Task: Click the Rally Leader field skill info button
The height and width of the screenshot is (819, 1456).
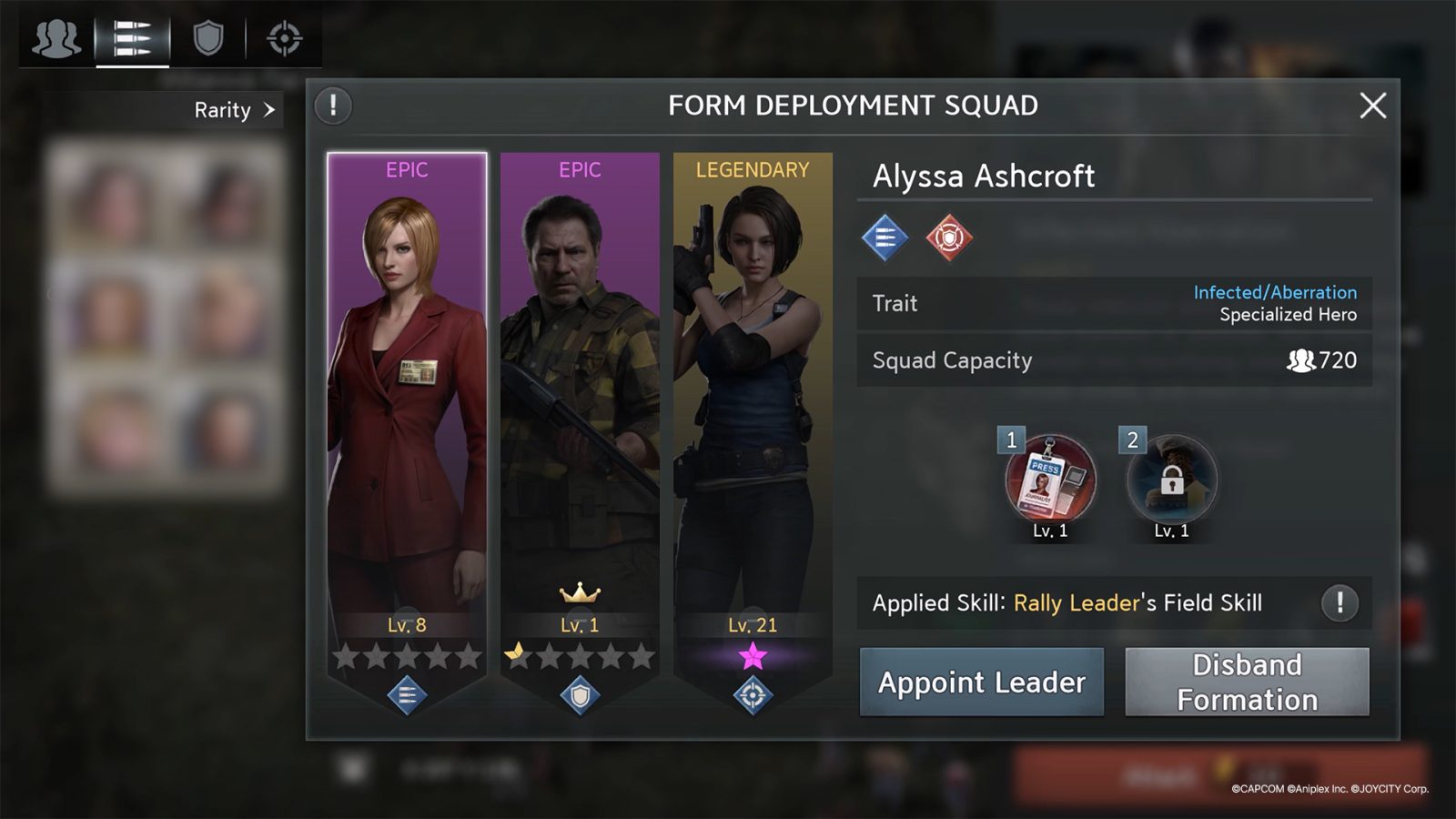Action: tap(1339, 602)
